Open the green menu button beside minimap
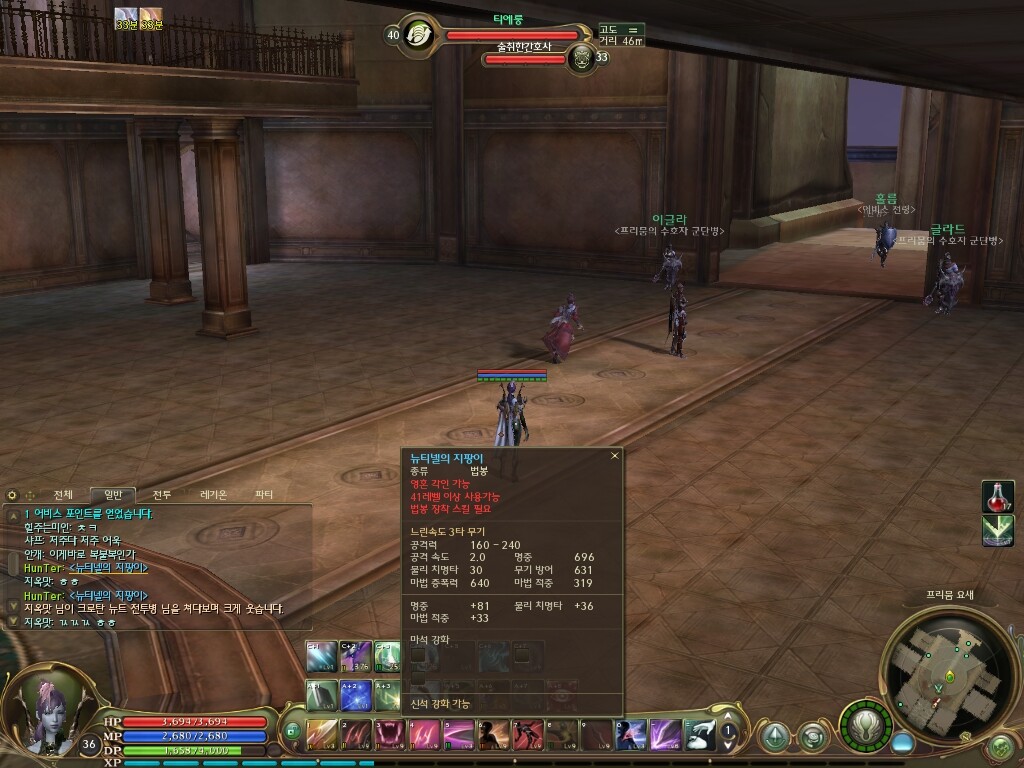1024x768 pixels. click(1001, 745)
